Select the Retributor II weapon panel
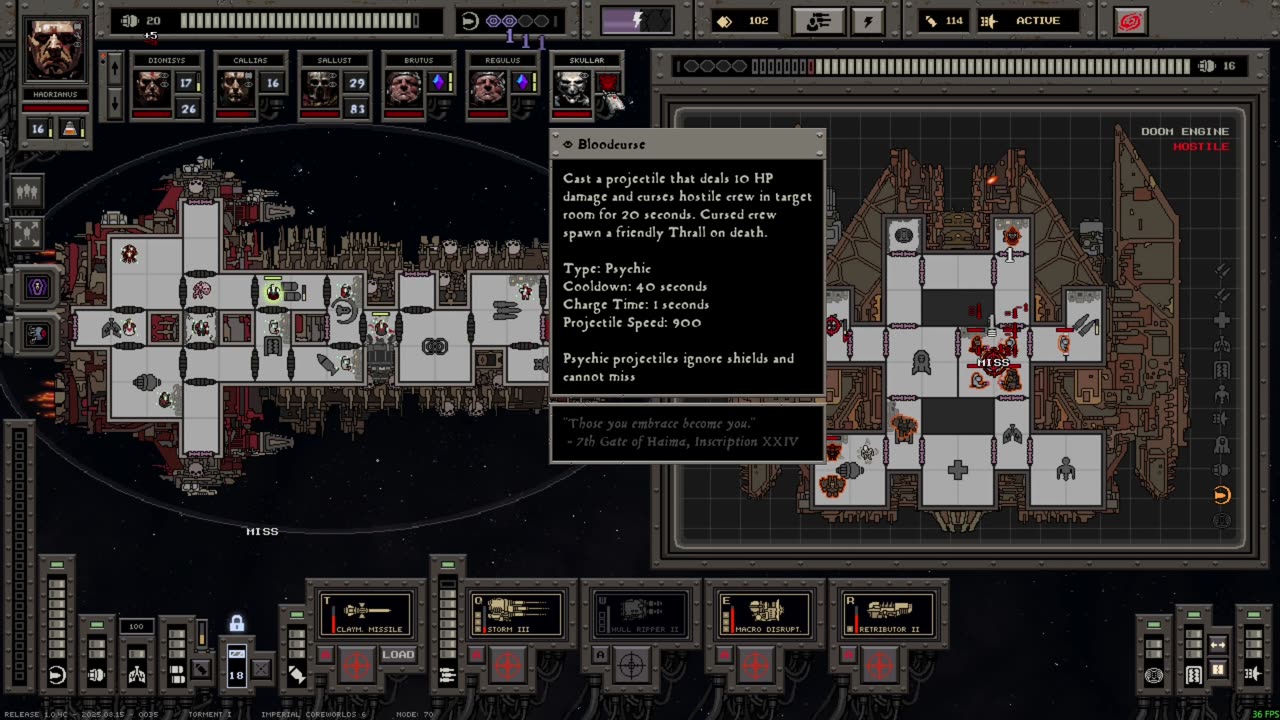The height and width of the screenshot is (720, 1280). pyautogui.click(x=887, y=614)
